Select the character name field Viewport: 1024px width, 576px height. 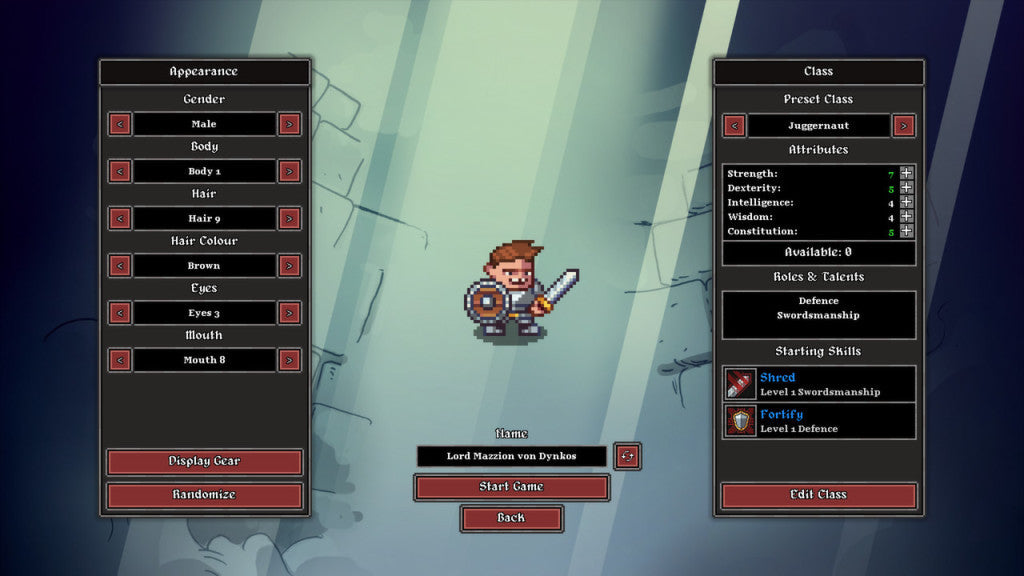click(511, 456)
